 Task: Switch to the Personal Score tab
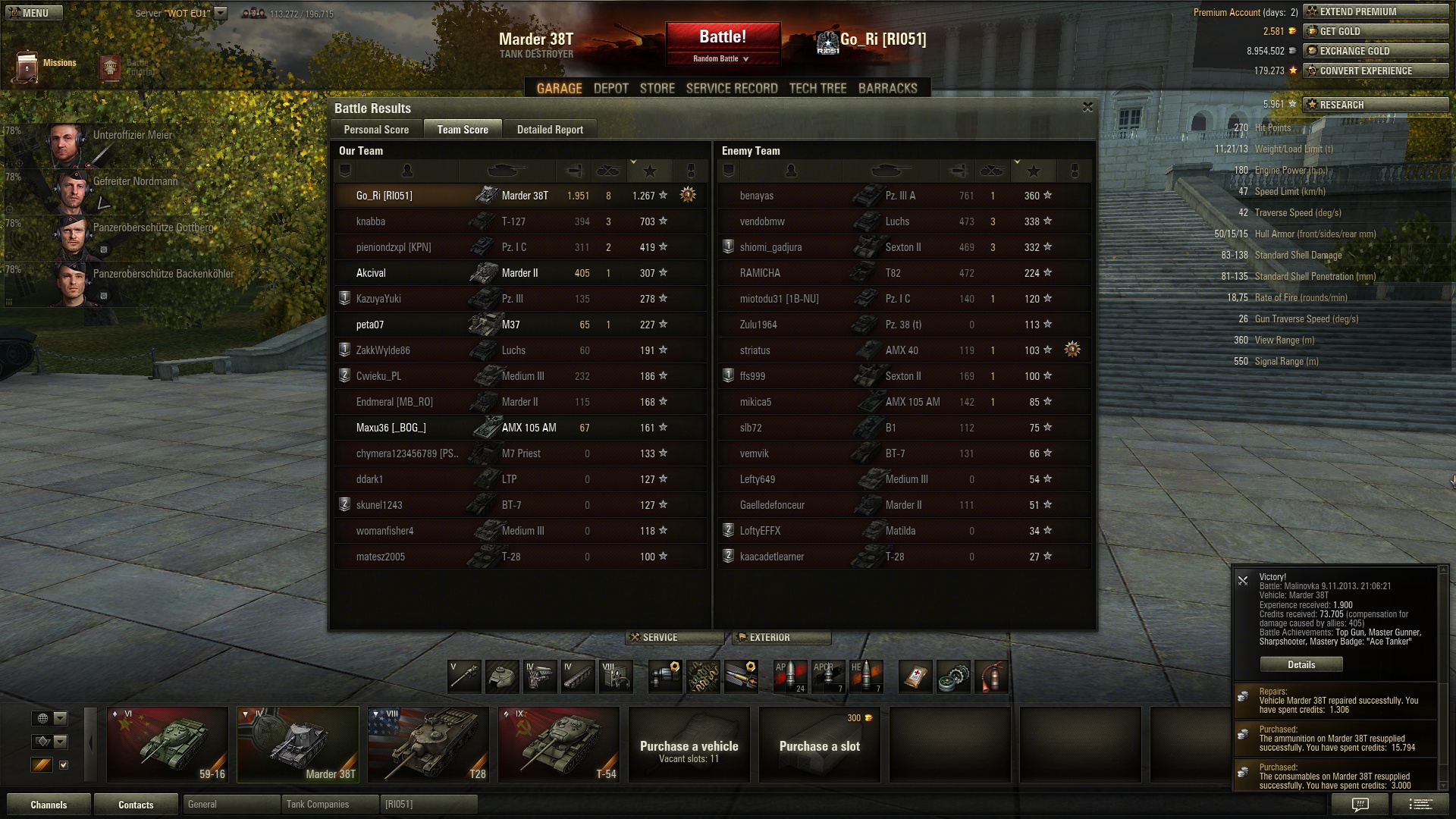click(376, 130)
